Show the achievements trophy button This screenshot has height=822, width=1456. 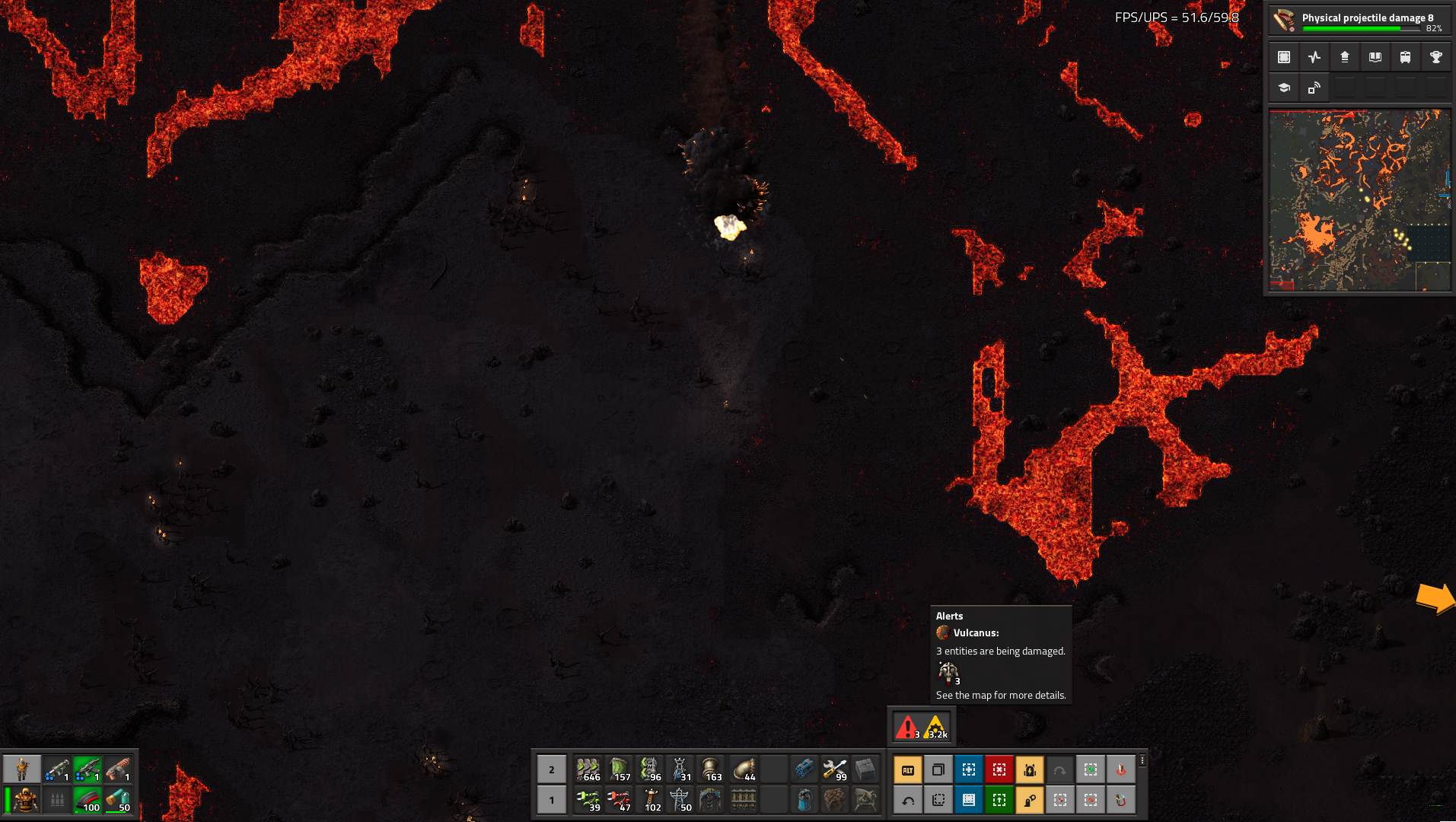click(1435, 57)
